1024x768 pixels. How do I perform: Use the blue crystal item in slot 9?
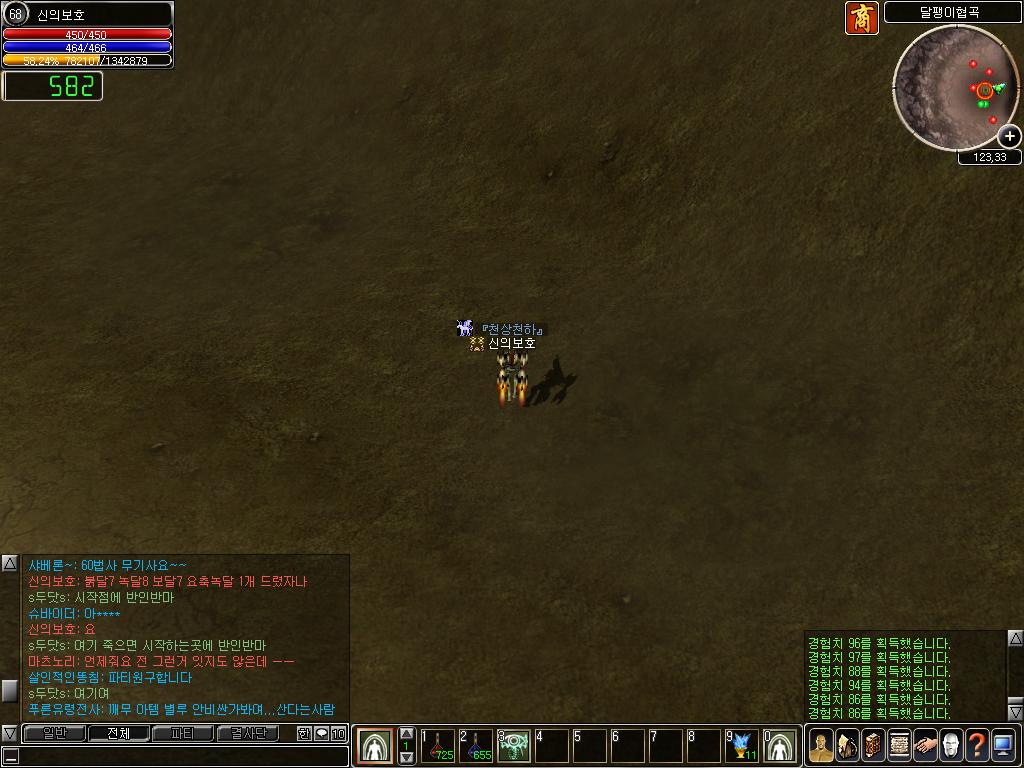[x=743, y=746]
